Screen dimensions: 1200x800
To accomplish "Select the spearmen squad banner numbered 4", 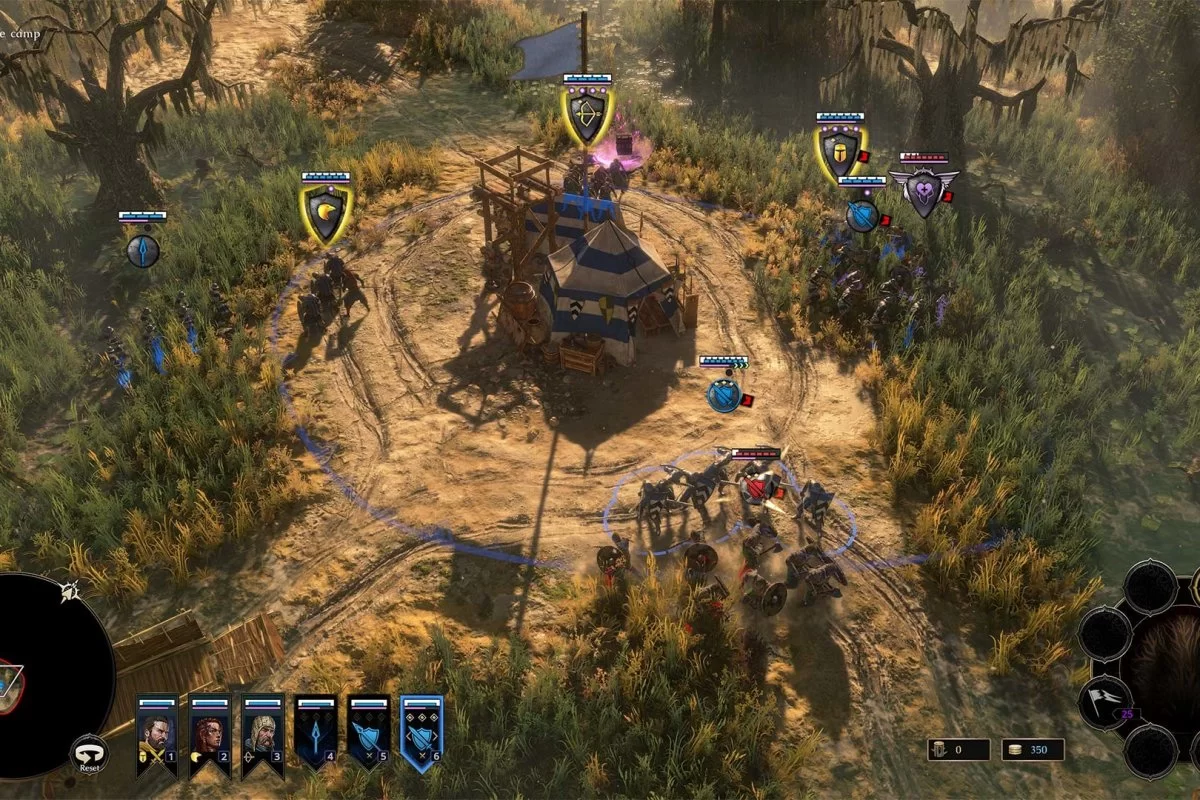I will pos(315,732).
